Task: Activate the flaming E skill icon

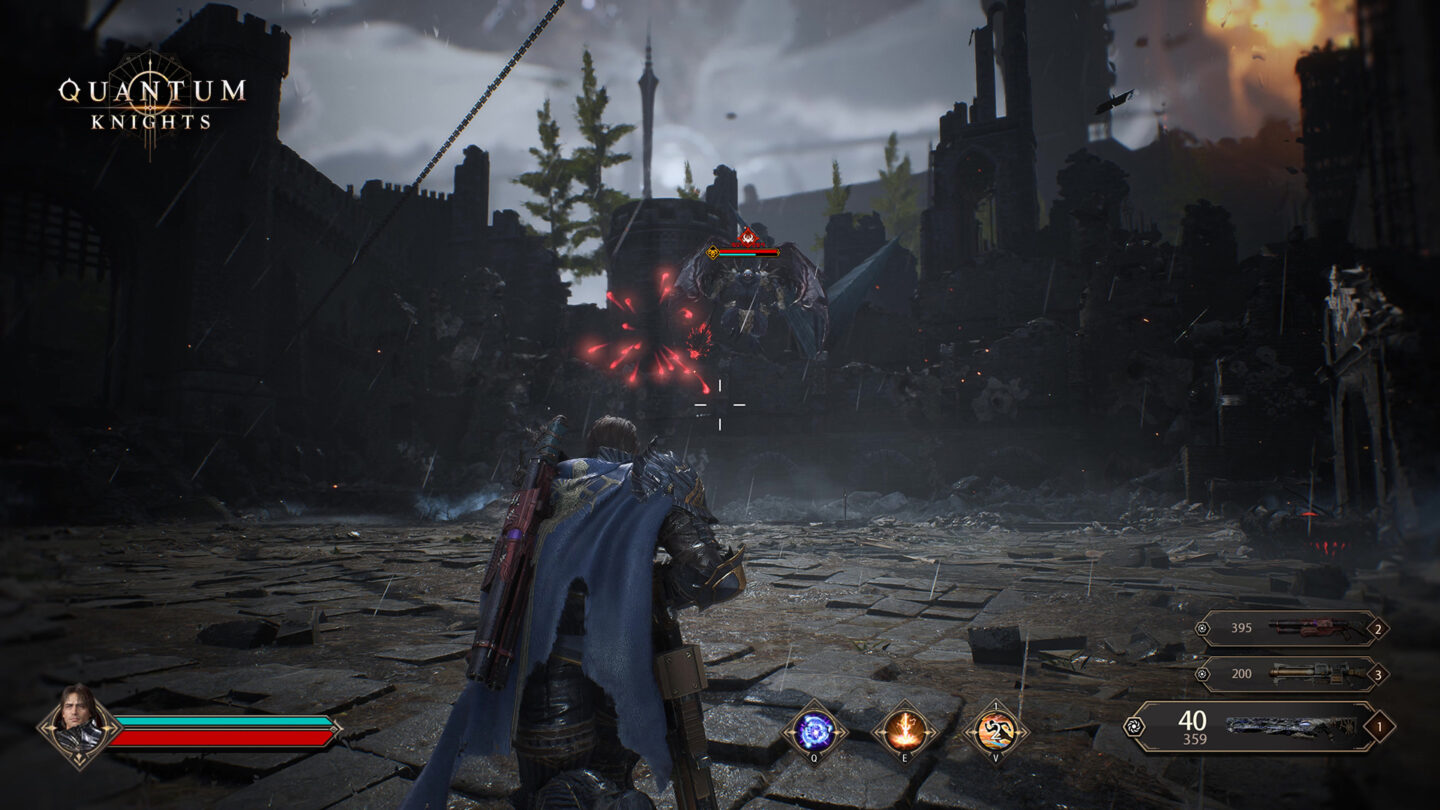Action: click(905, 730)
